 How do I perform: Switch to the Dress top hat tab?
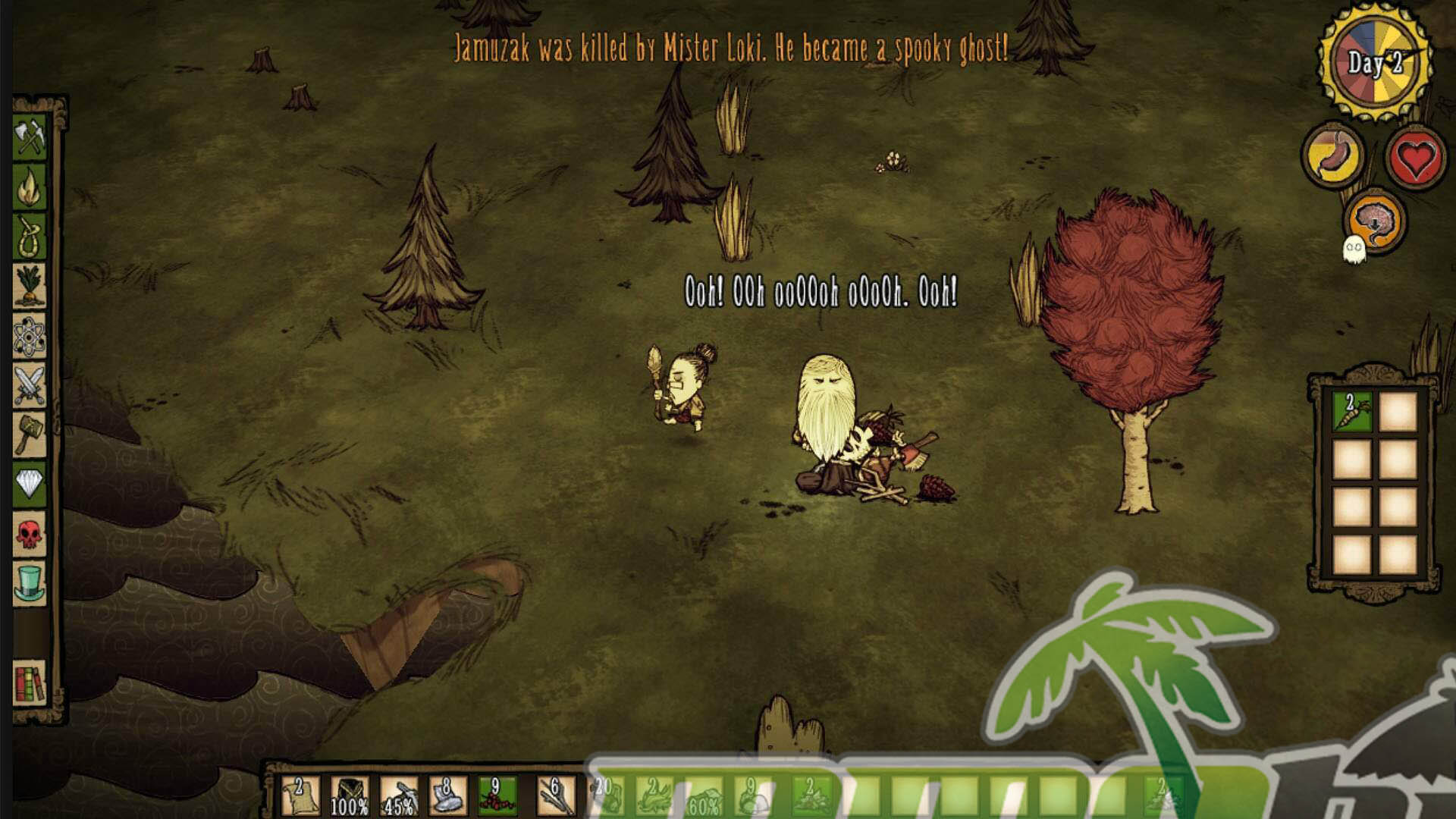(x=30, y=583)
